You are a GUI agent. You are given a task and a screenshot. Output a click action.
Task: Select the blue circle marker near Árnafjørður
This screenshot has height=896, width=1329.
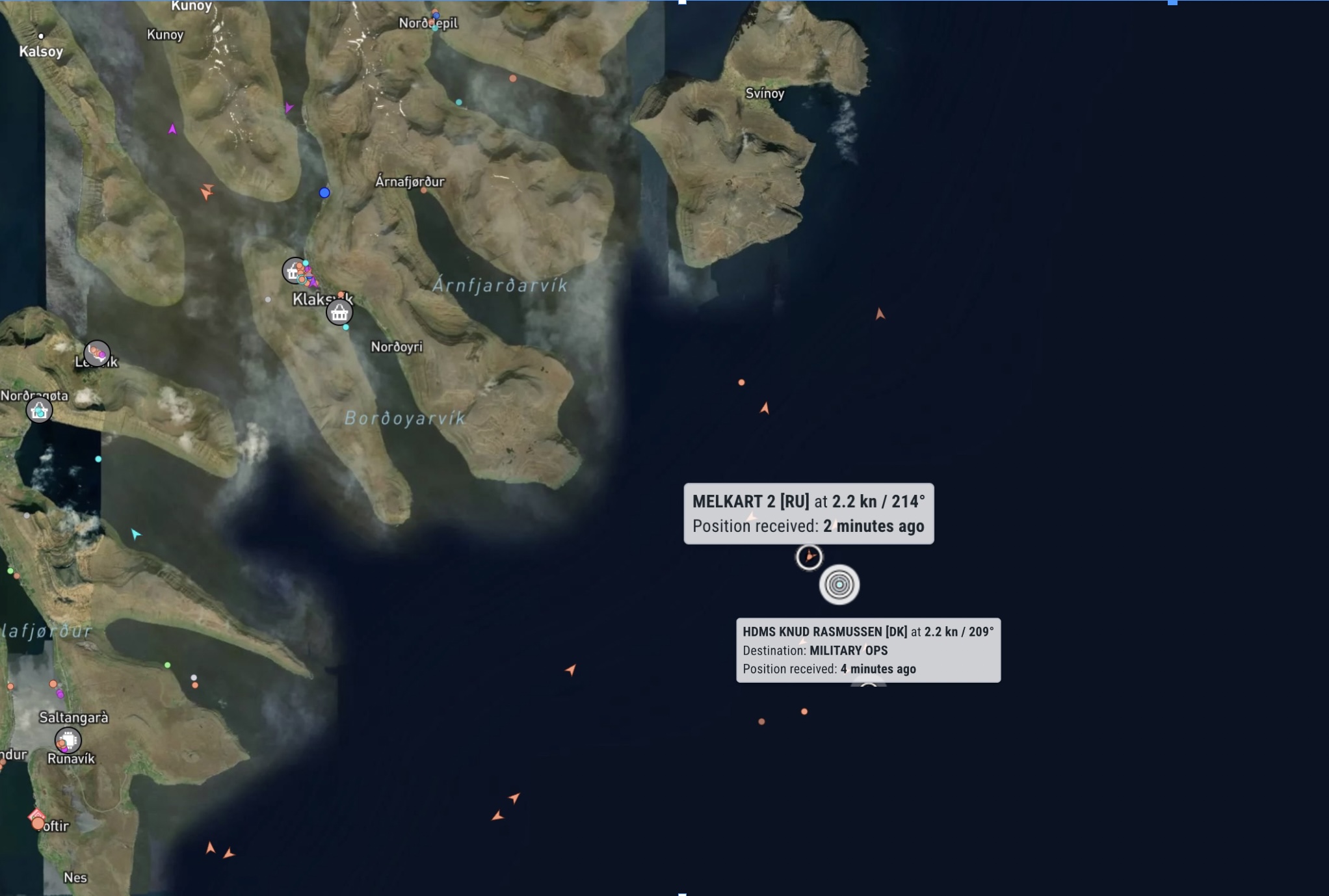(x=324, y=192)
